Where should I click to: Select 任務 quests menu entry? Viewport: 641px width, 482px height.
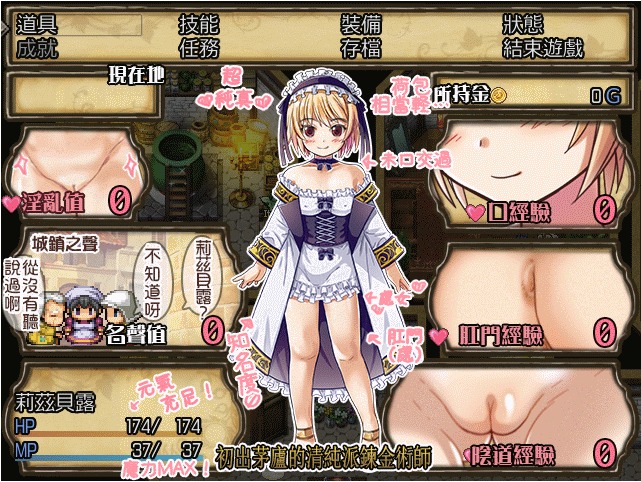[x=198, y=46]
